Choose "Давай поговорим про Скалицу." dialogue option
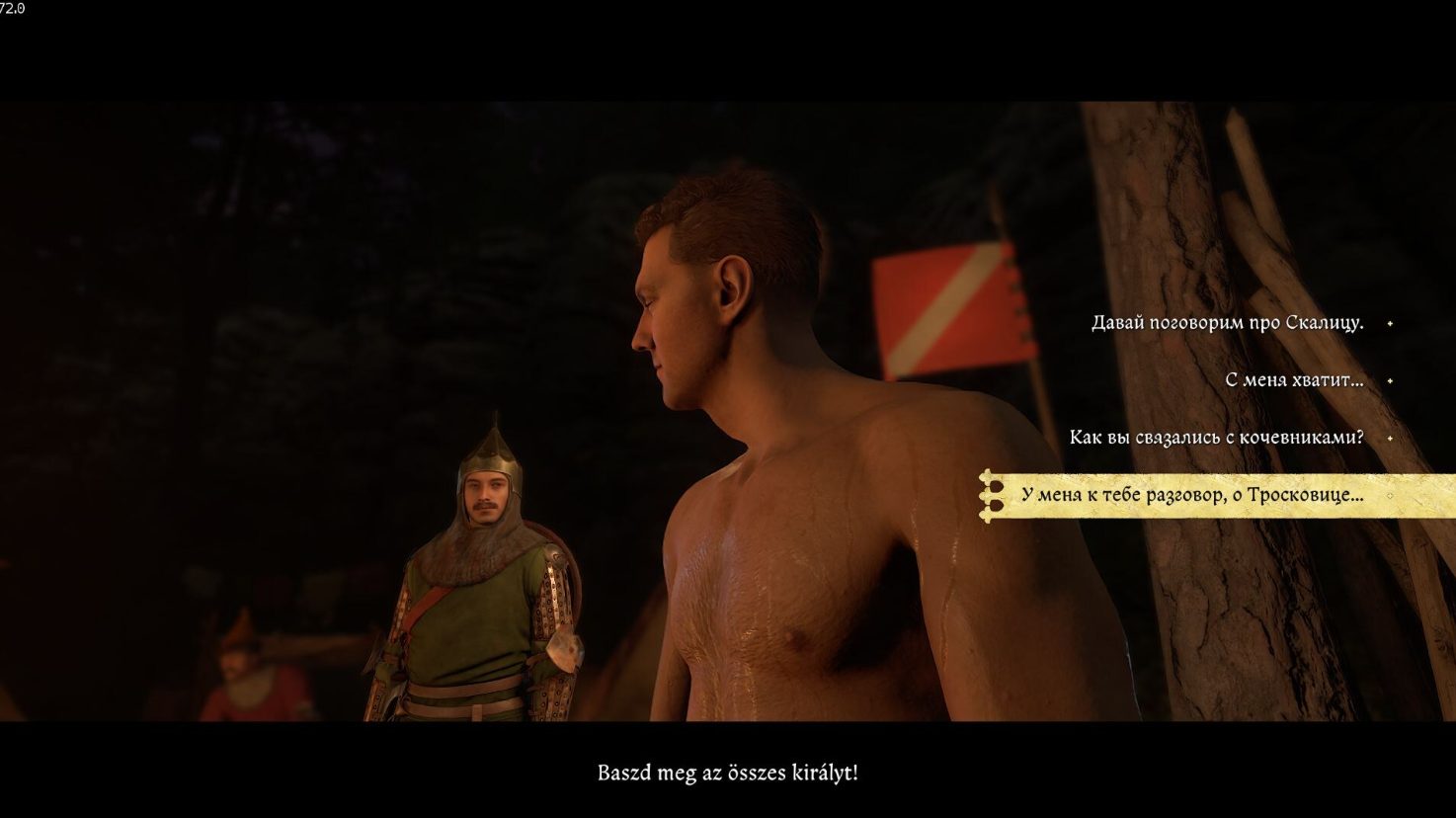 (1227, 323)
